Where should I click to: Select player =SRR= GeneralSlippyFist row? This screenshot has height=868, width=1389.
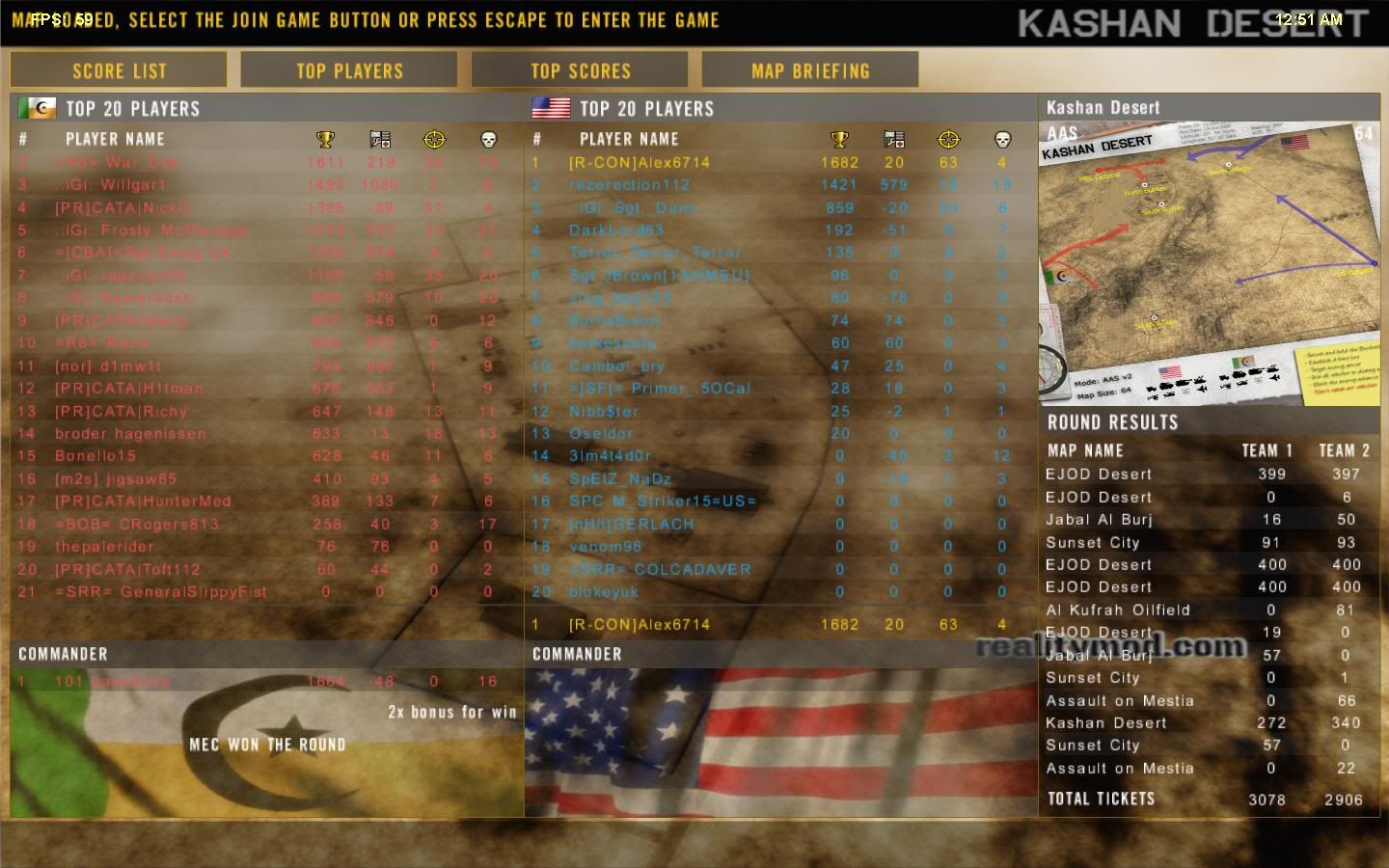(x=161, y=592)
